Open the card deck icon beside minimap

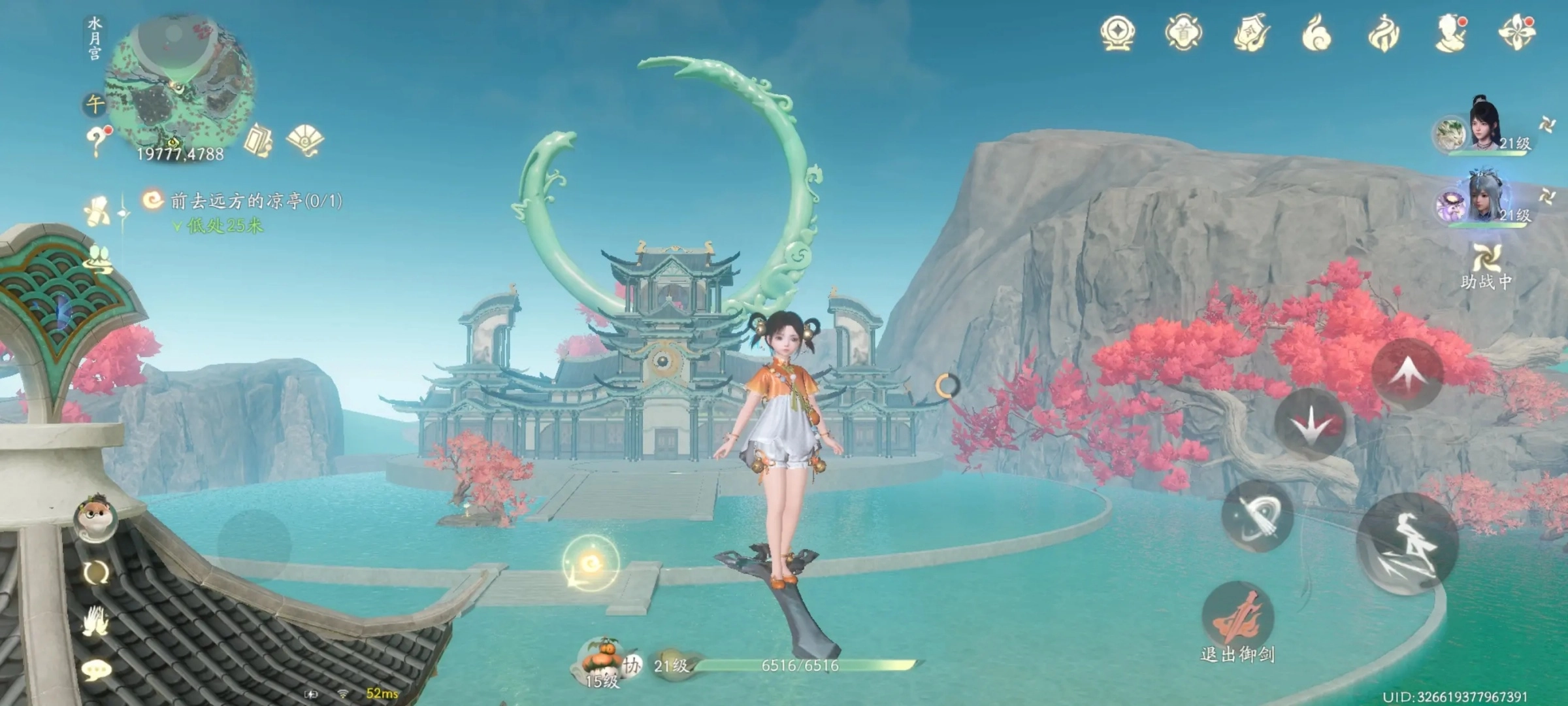pyautogui.click(x=259, y=139)
